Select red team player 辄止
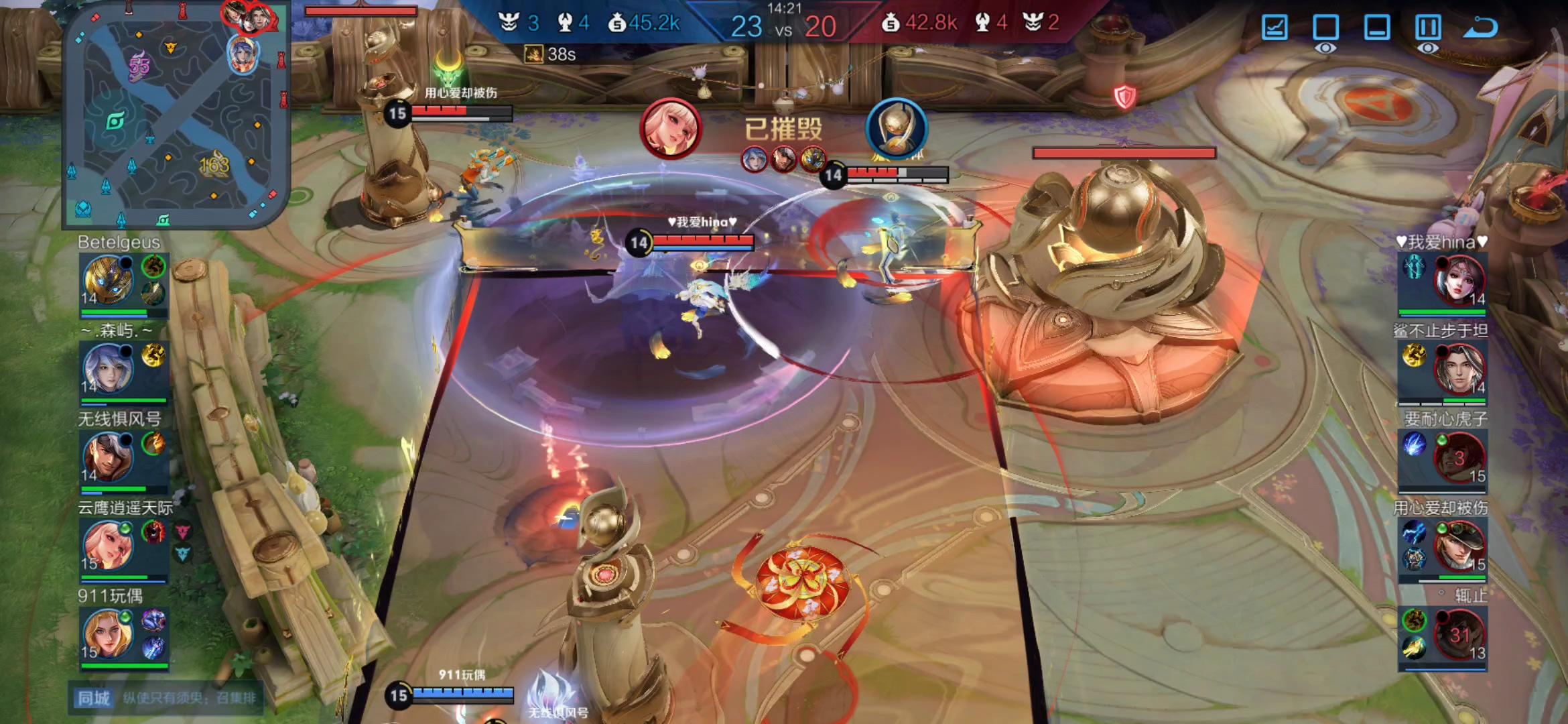Viewport: 1568px width, 724px height. point(1459,633)
